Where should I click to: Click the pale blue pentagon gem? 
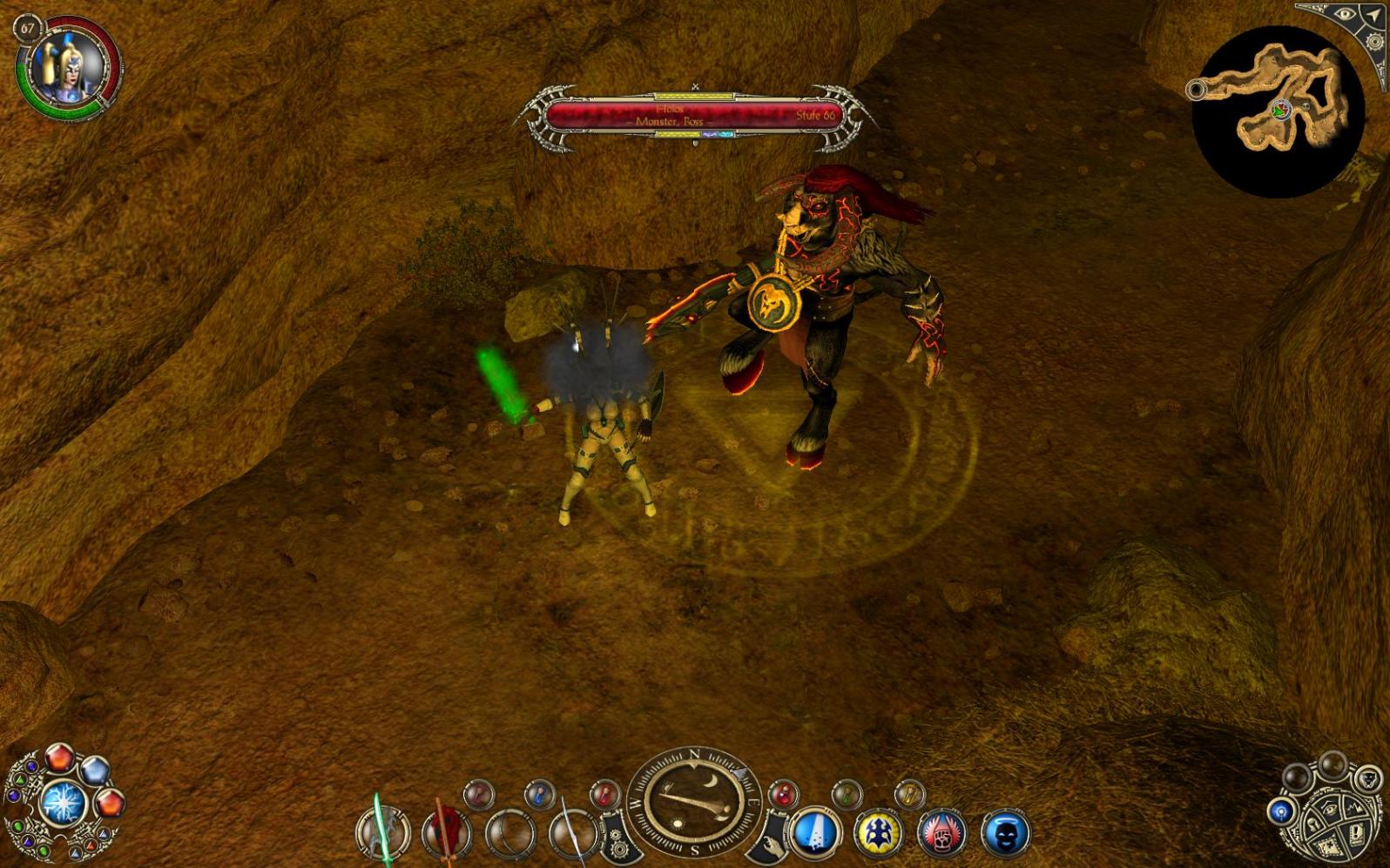[94, 770]
